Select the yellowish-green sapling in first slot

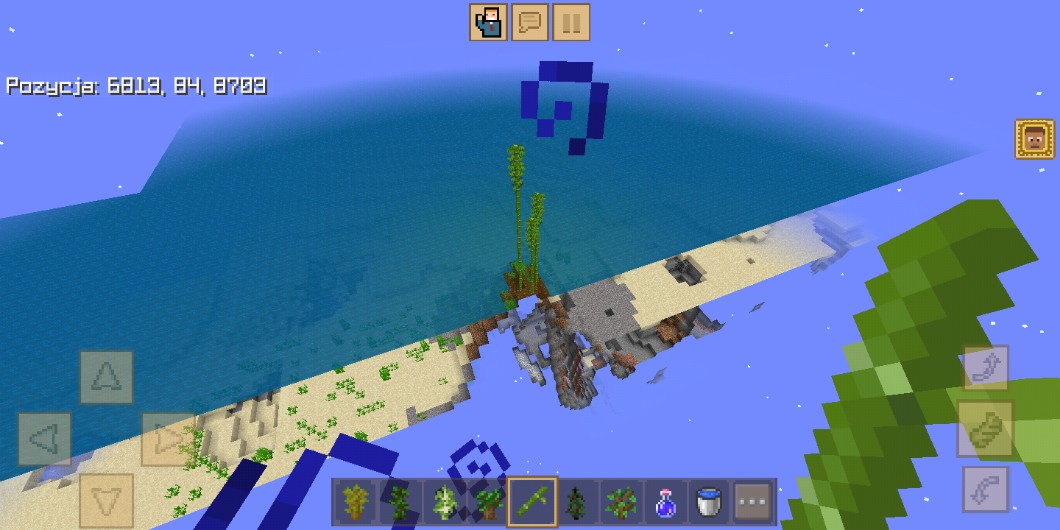click(355, 502)
